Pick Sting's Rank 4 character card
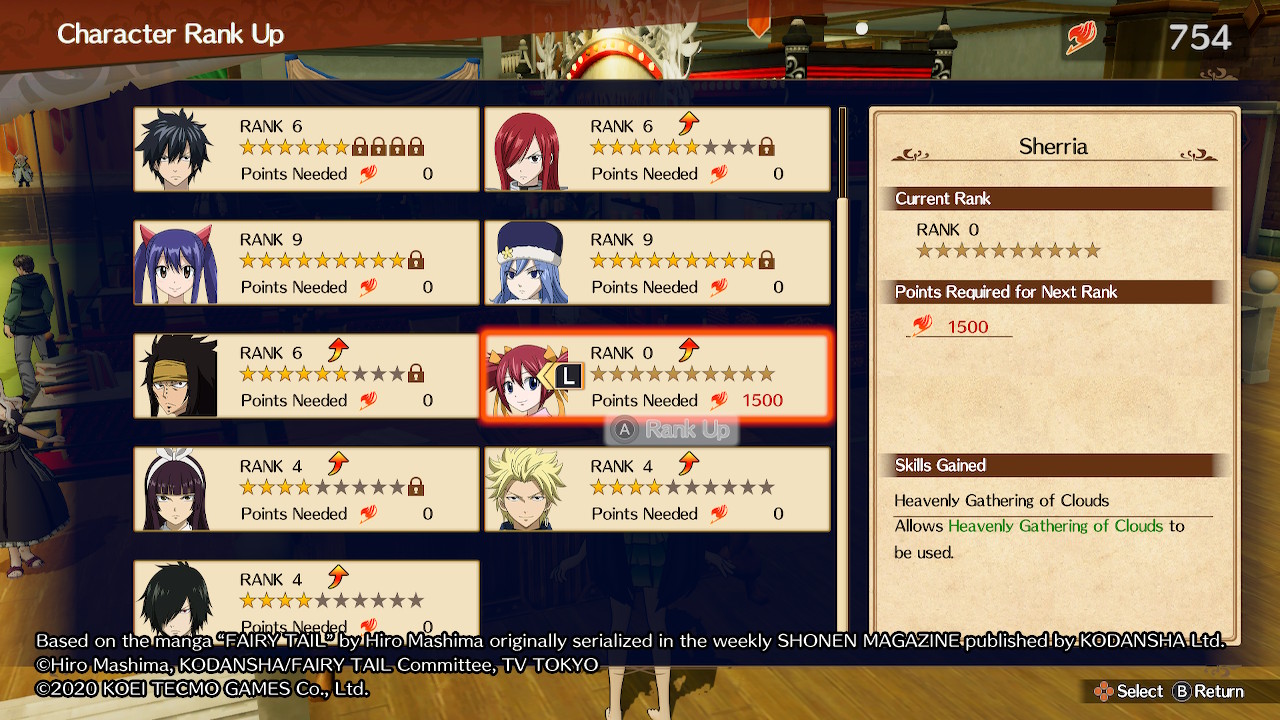 [657, 489]
